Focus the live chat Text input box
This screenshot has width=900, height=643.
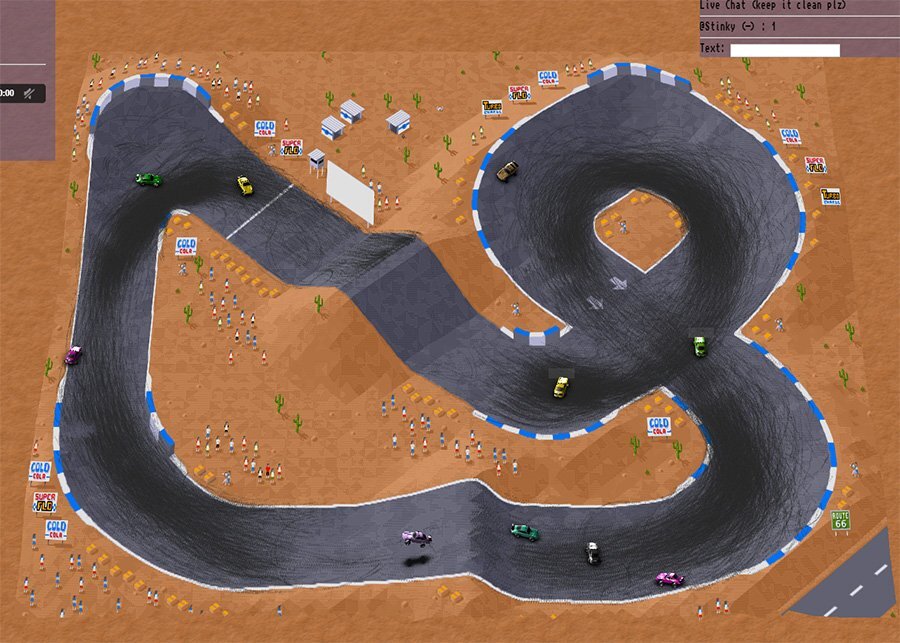784,50
